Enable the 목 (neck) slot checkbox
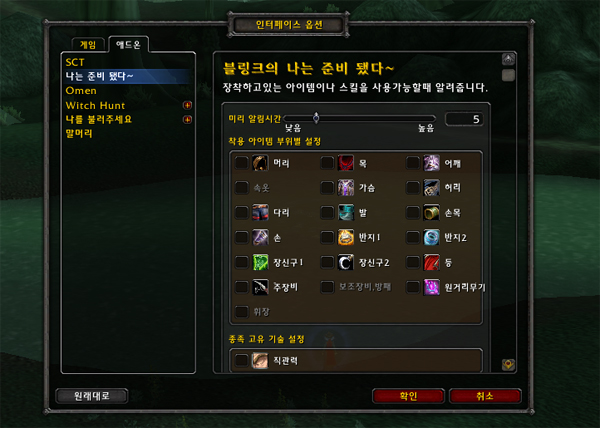The width and height of the screenshot is (600, 428). 327,162
